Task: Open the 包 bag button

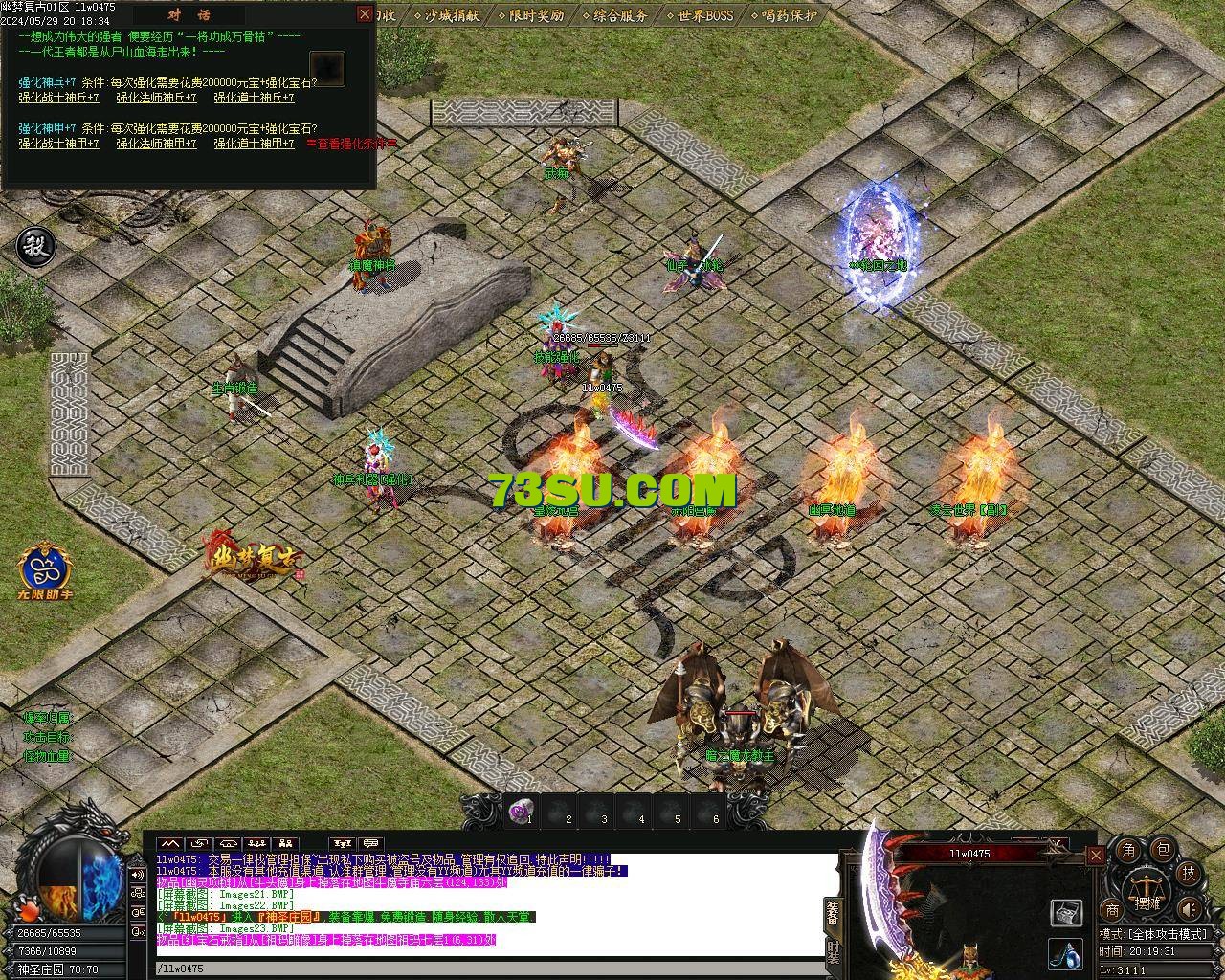Action: pos(1162,849)
